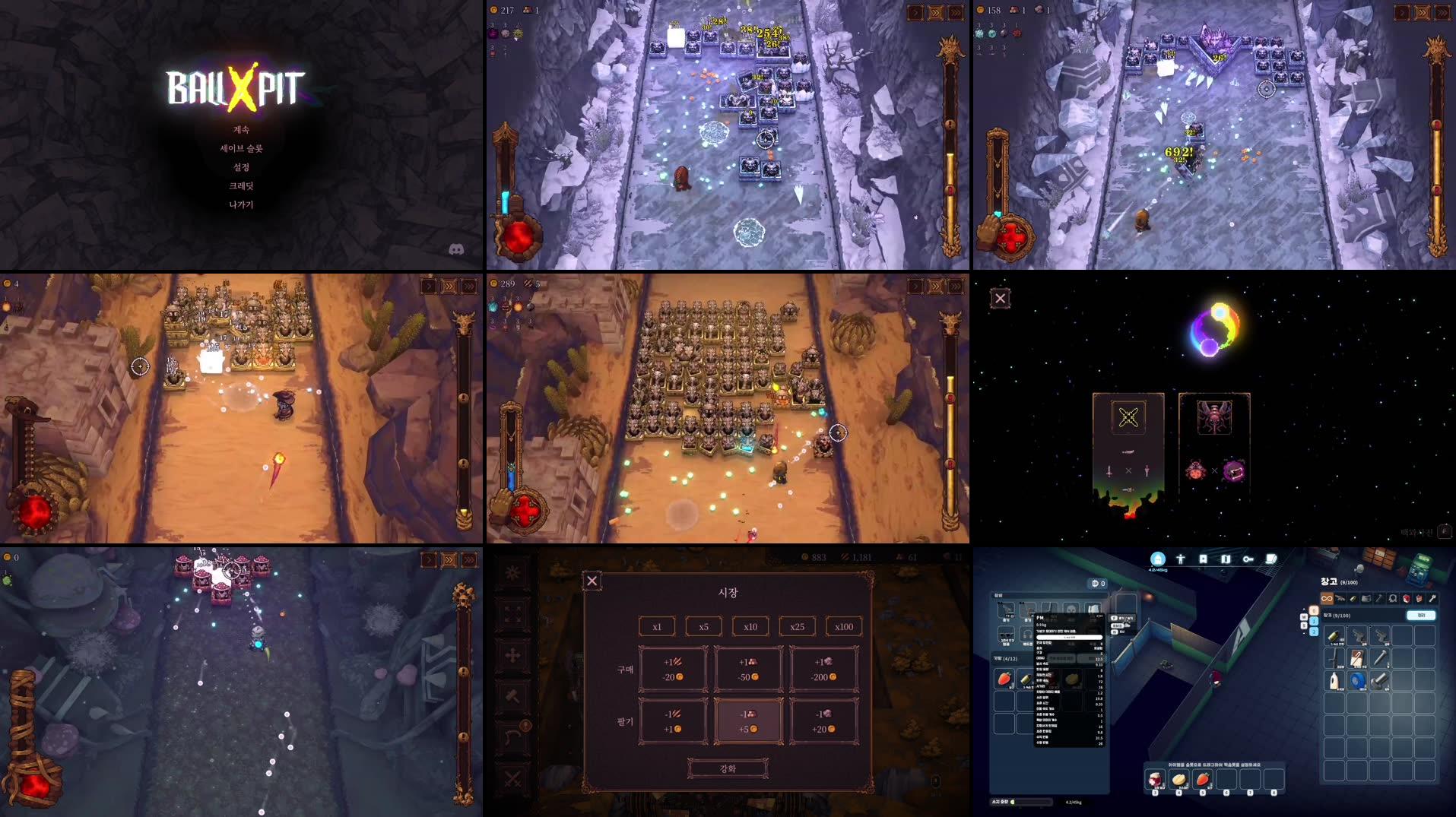Viewport: 1456px width, 817px height.
Task: Expand the single chevron panel above the ice level
Action: (915, 12)
